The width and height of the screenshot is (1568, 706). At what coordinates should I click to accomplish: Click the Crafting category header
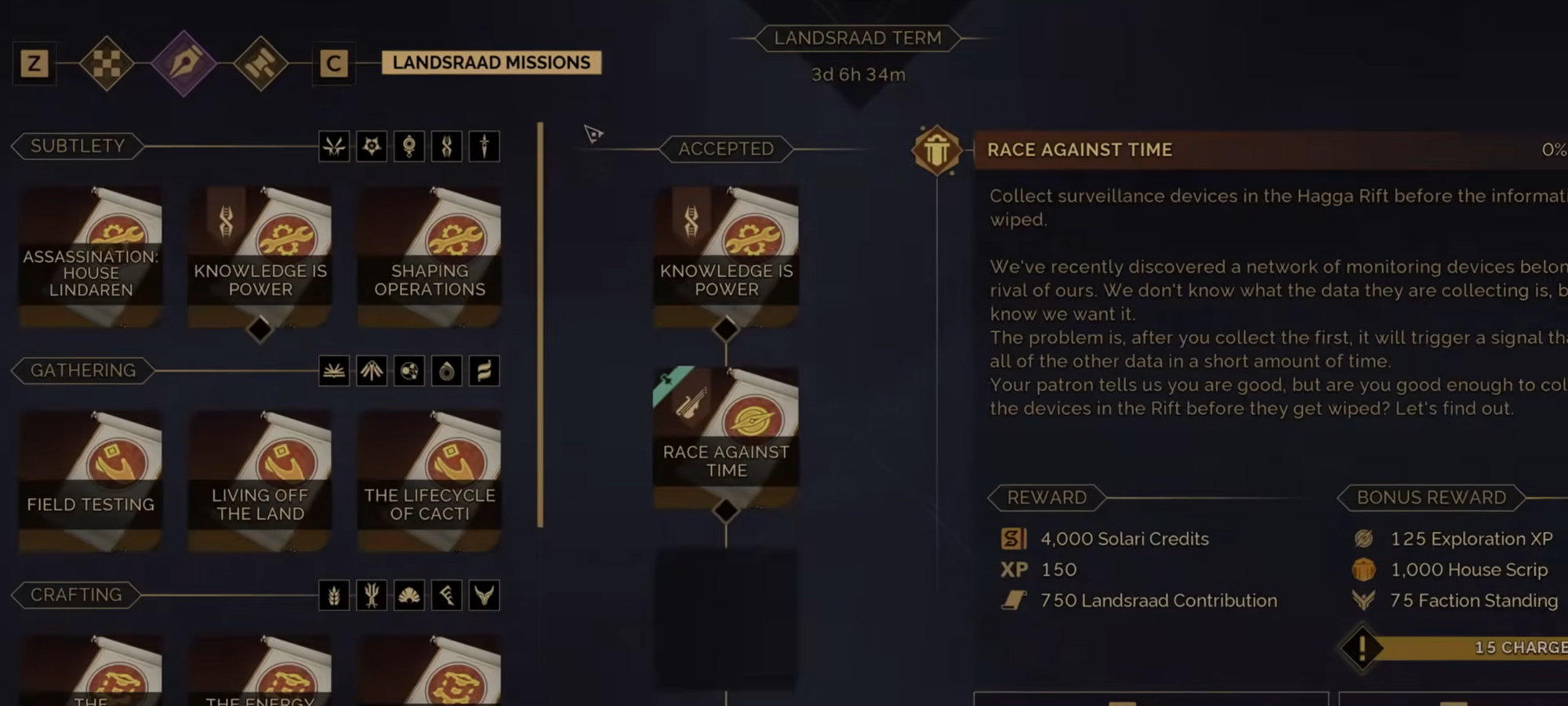pos(76,595)
